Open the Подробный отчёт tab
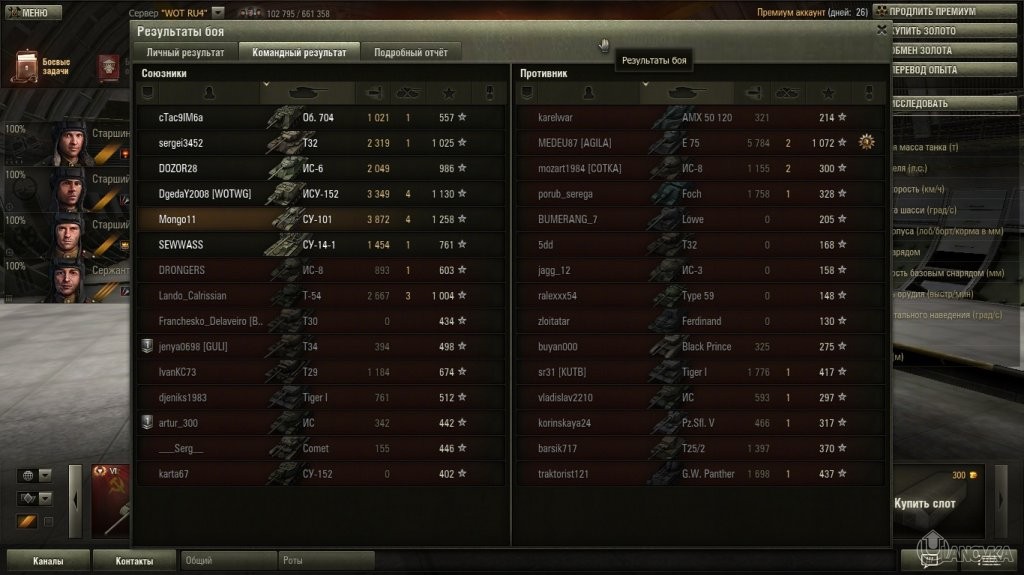Viewport: 1024px width, 575px height. pyautogui.click(x=411, y=52)
